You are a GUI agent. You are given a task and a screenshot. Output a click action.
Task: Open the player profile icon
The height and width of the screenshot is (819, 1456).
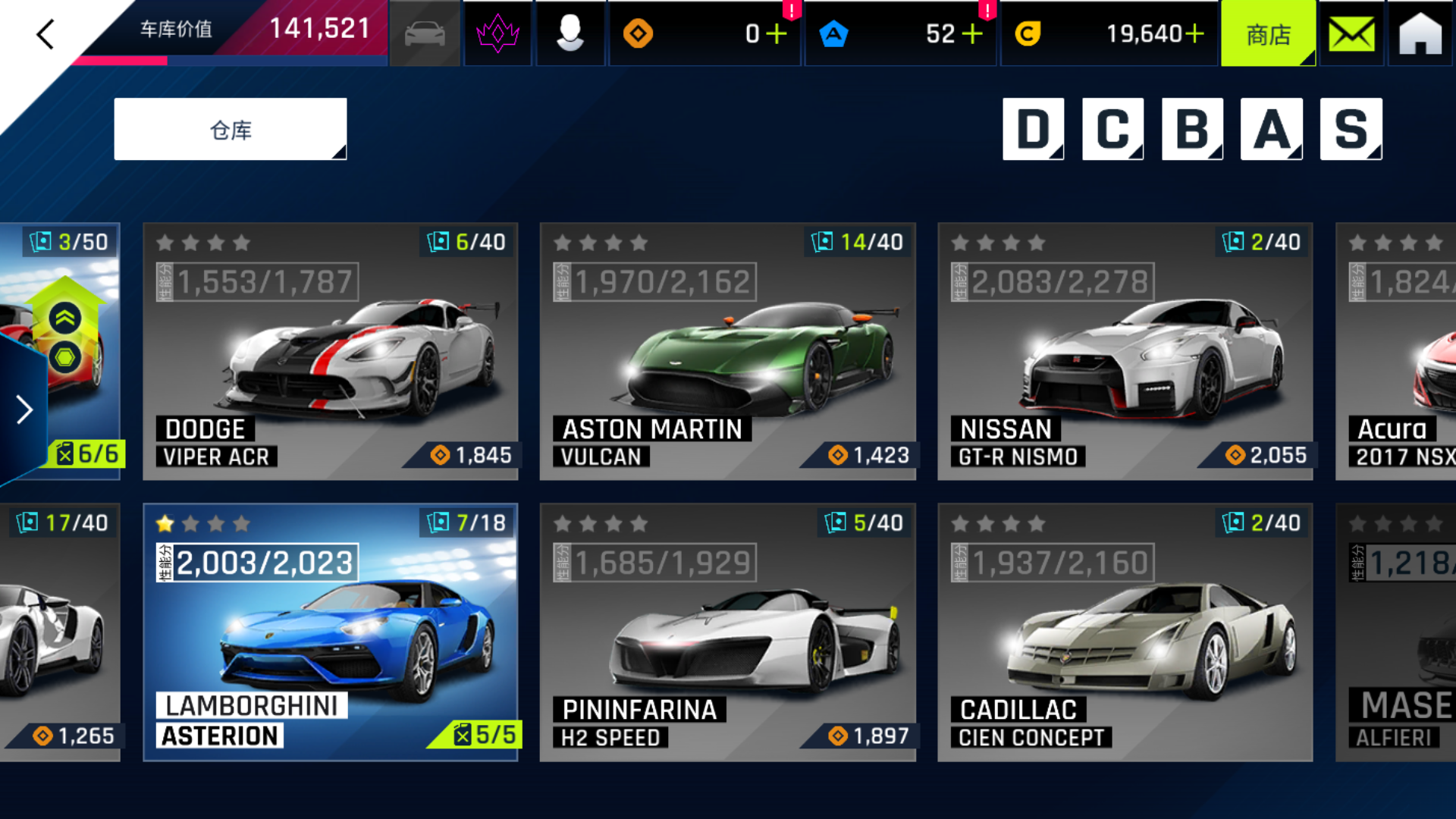click(570, 34)
